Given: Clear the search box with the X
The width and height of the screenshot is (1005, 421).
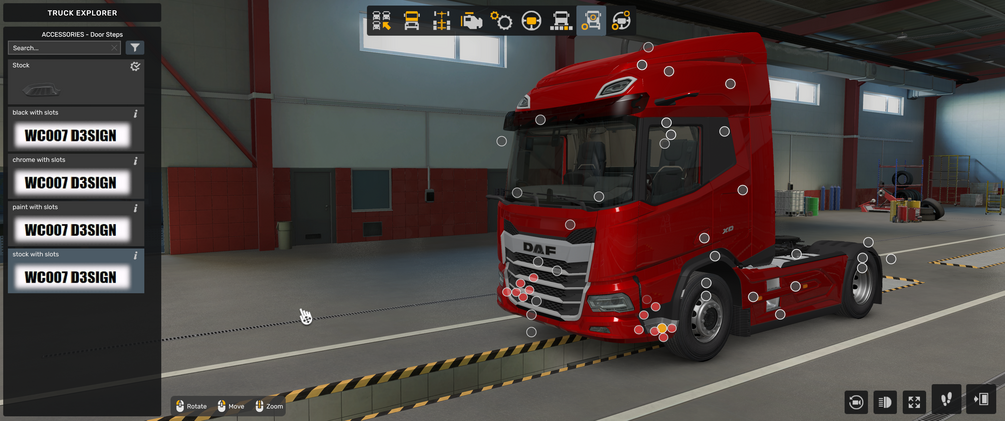Looking at the screenshot, I should [115, 48].
